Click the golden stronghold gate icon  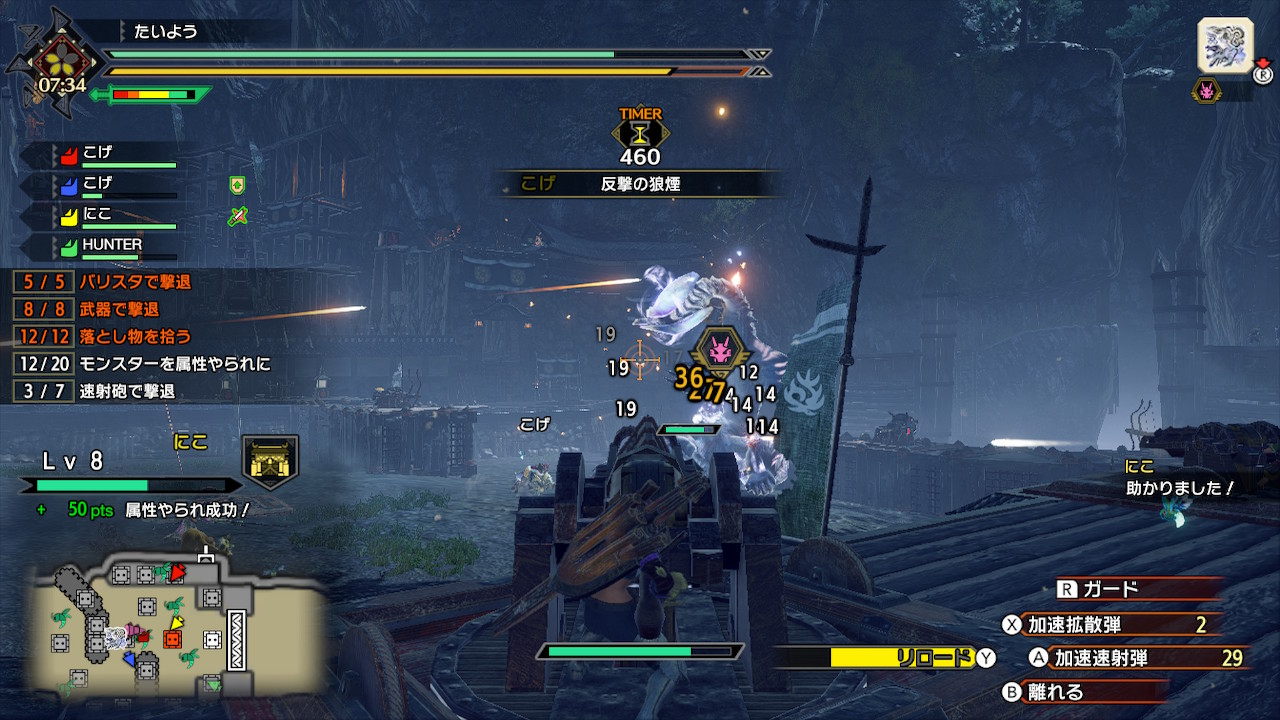point(271,461)
